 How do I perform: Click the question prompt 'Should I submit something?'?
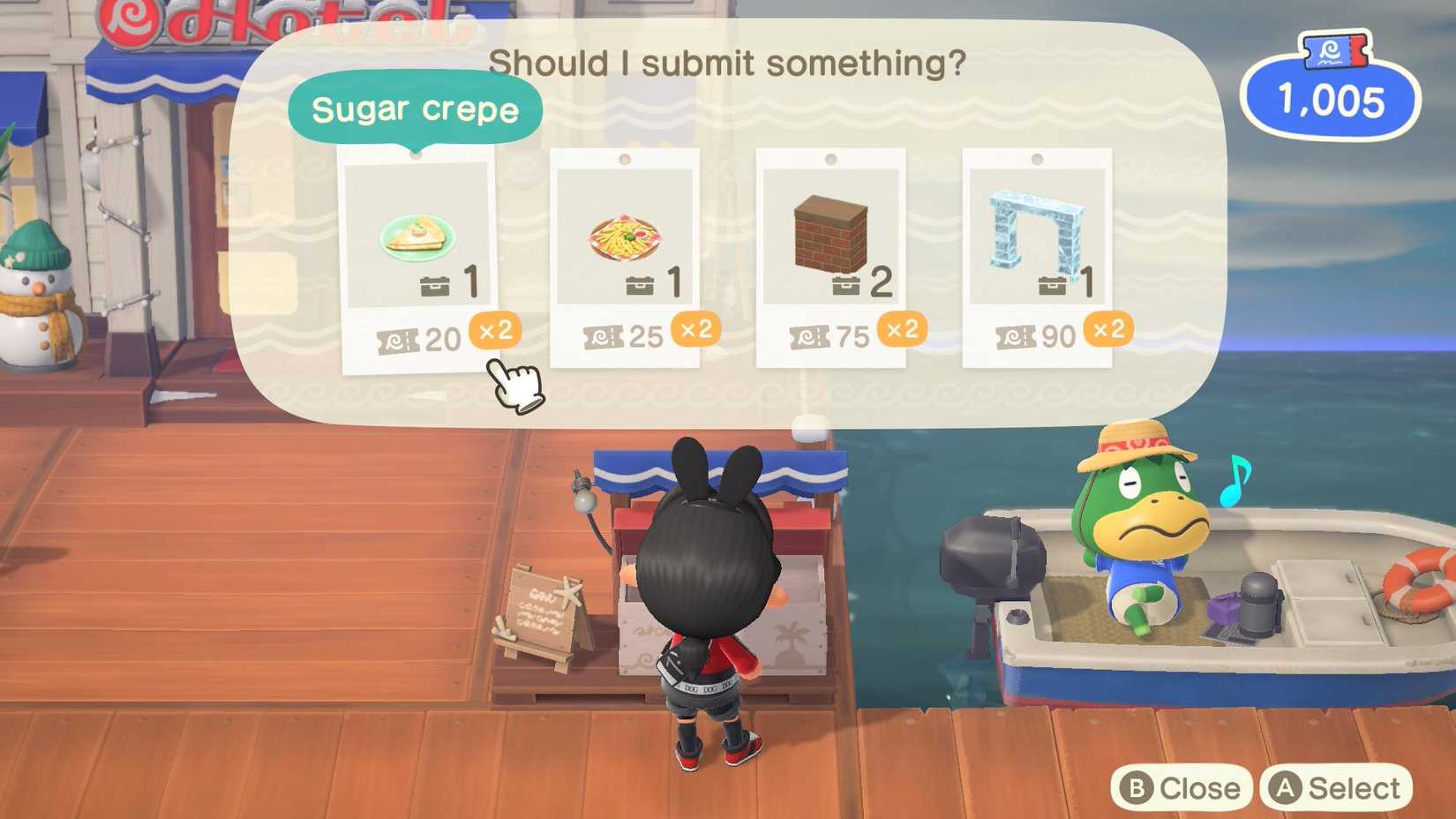coord(729,64)
